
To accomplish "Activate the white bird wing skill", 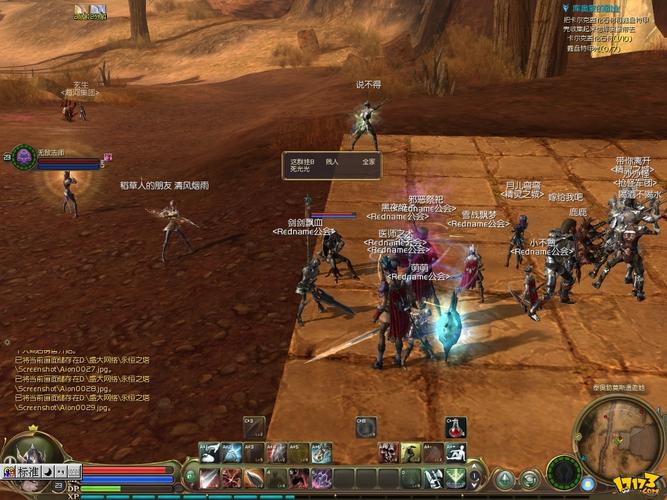I will [x=209, y=453].
